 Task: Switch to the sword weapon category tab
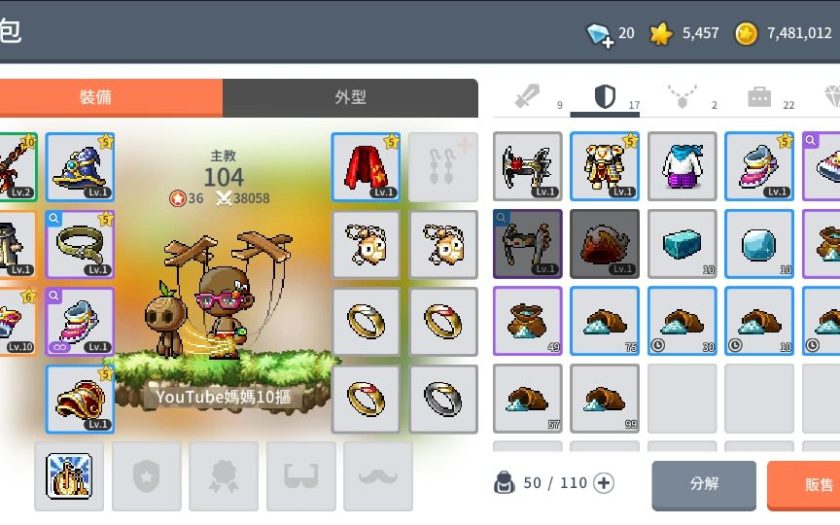click(x=528, y=97)
